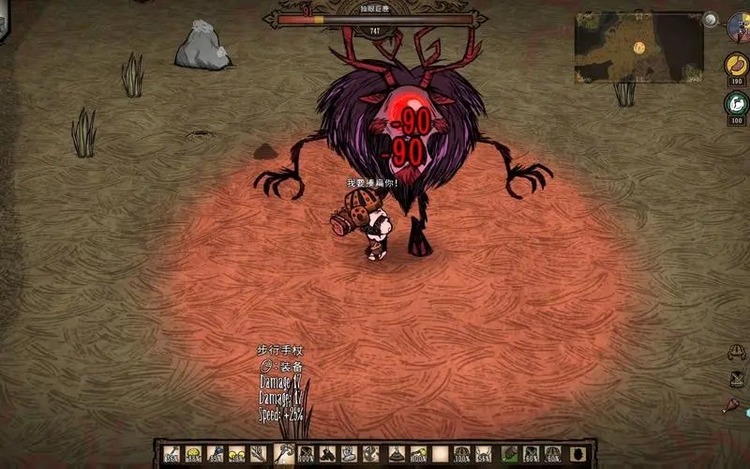
Task: Click the crossed swords fight icon
Action: pyautogui.click(x=737, y=379)
